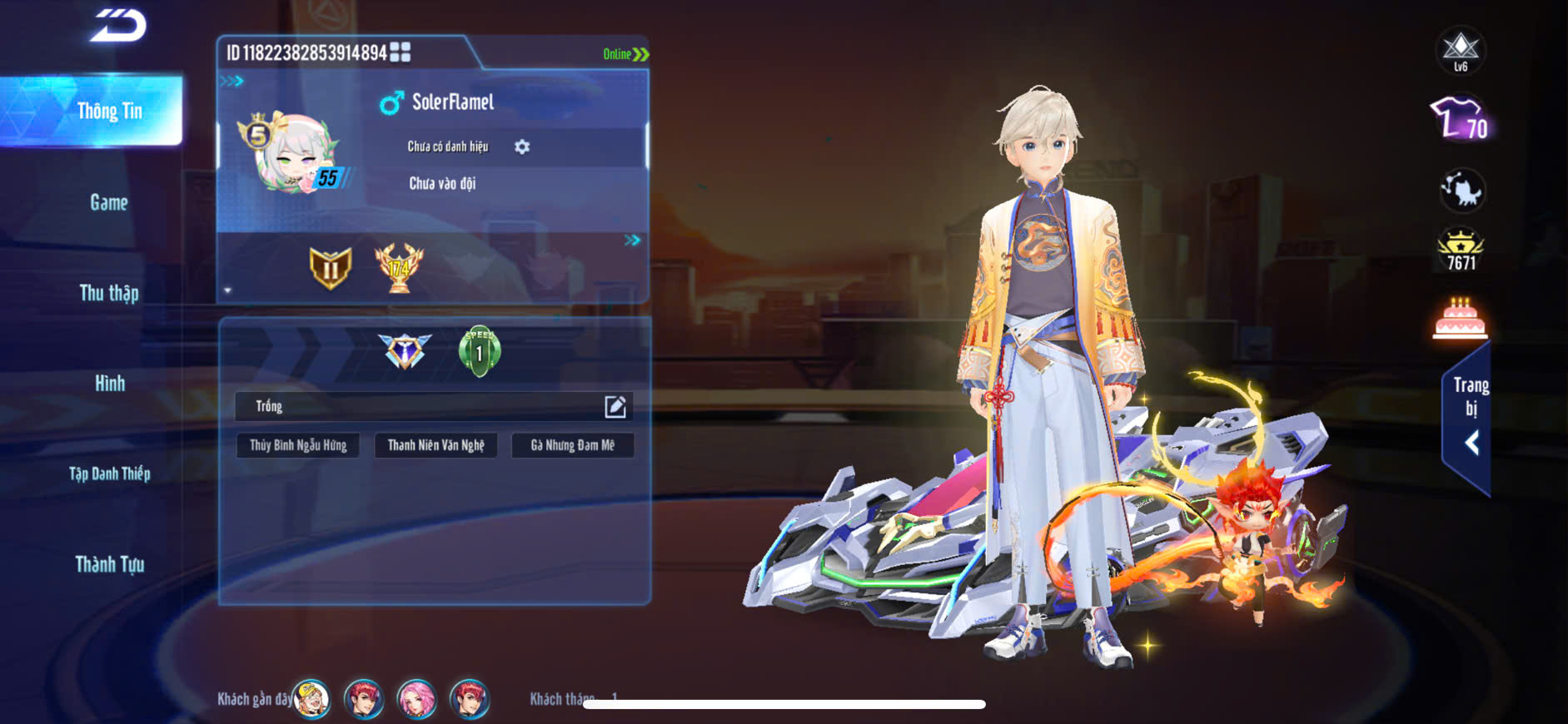Choose the Thanh Niên Văn Nghệ tag
1568x724 pixels.
pyautogui.click(x=436, y=445)
